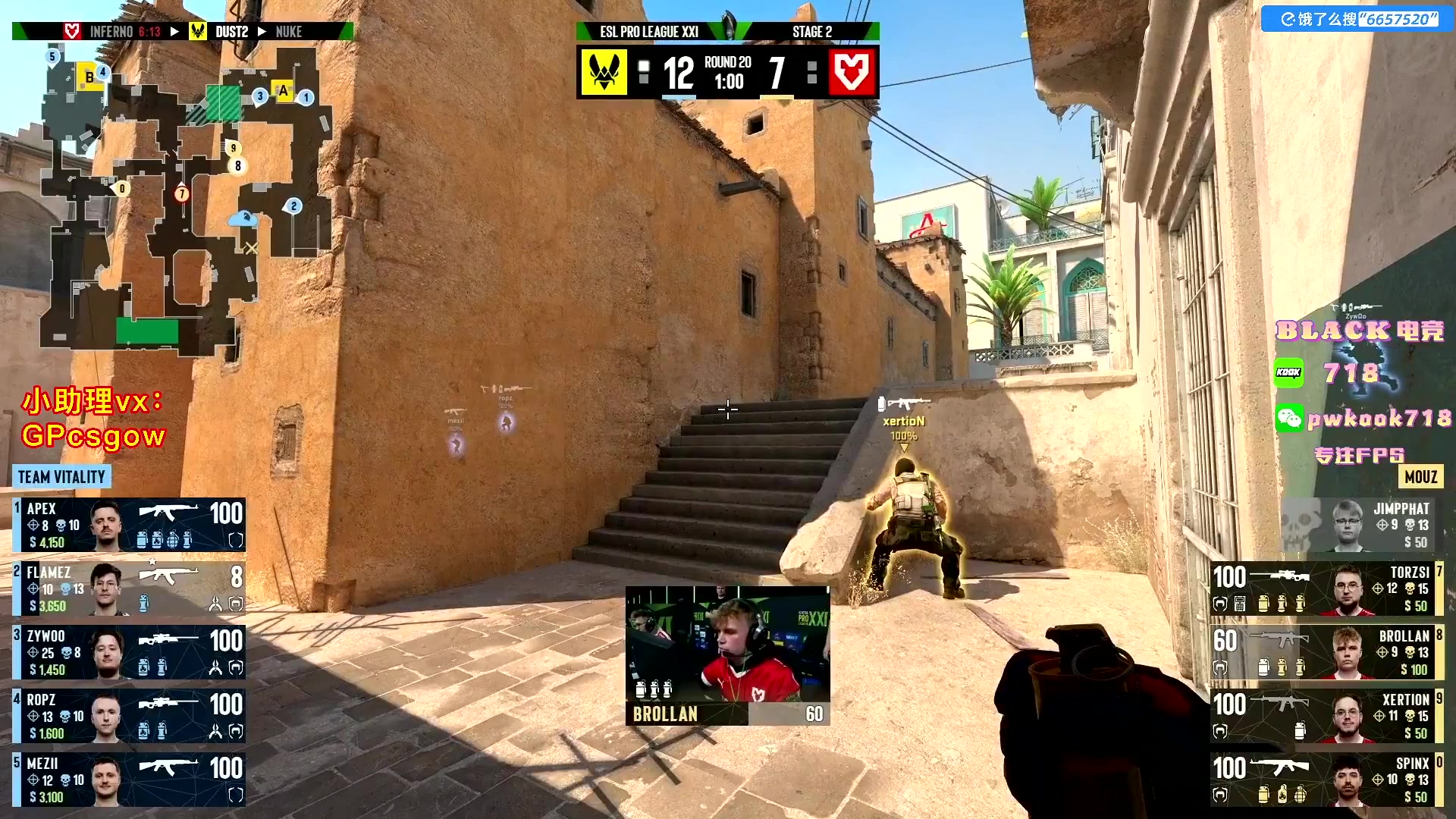Pick ROPZ in the Vitality roster
This screenshot has width=1456, height=819.
[x=129, y=716]
